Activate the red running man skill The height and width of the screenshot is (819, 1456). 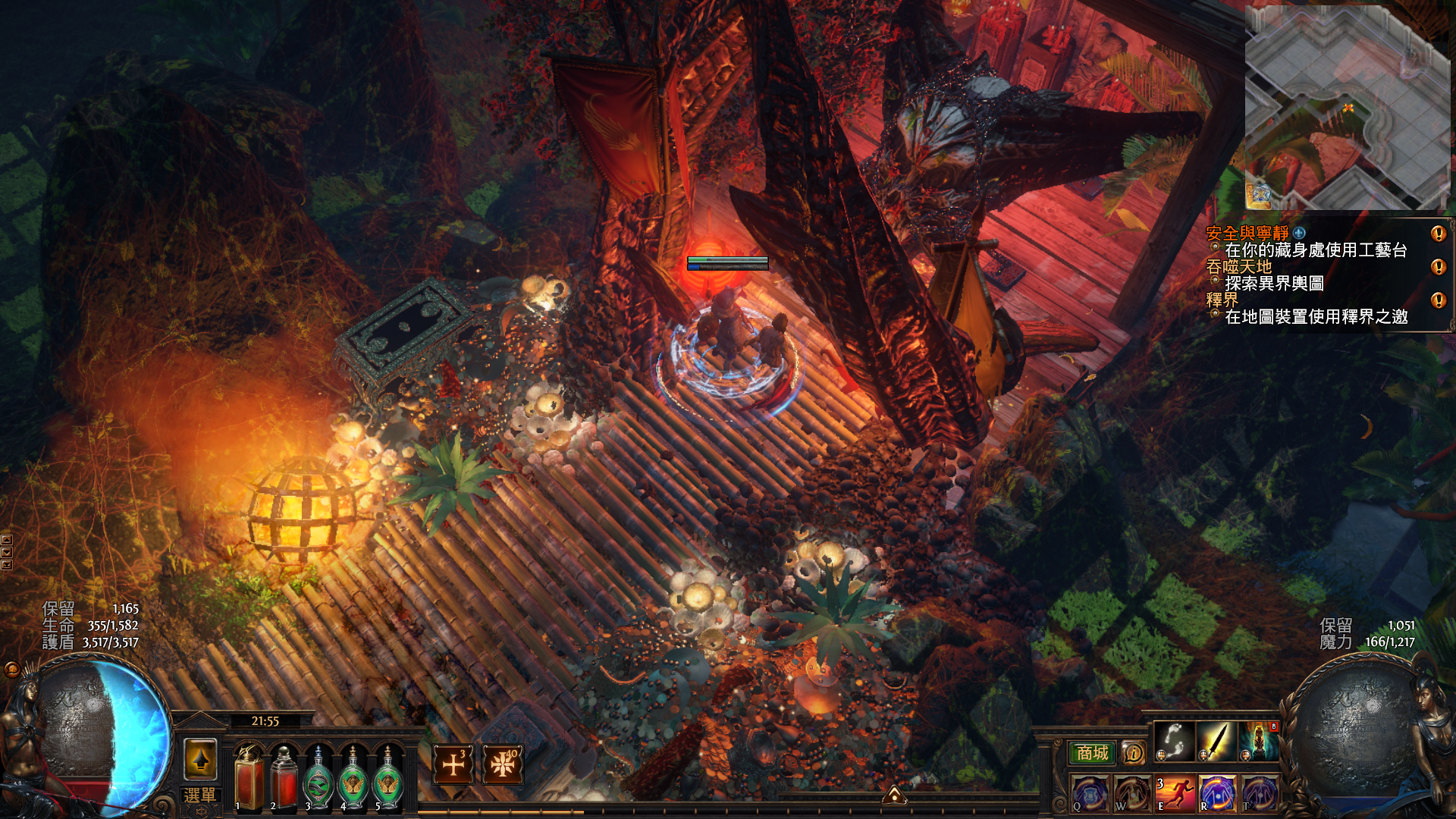point(1175,794)
